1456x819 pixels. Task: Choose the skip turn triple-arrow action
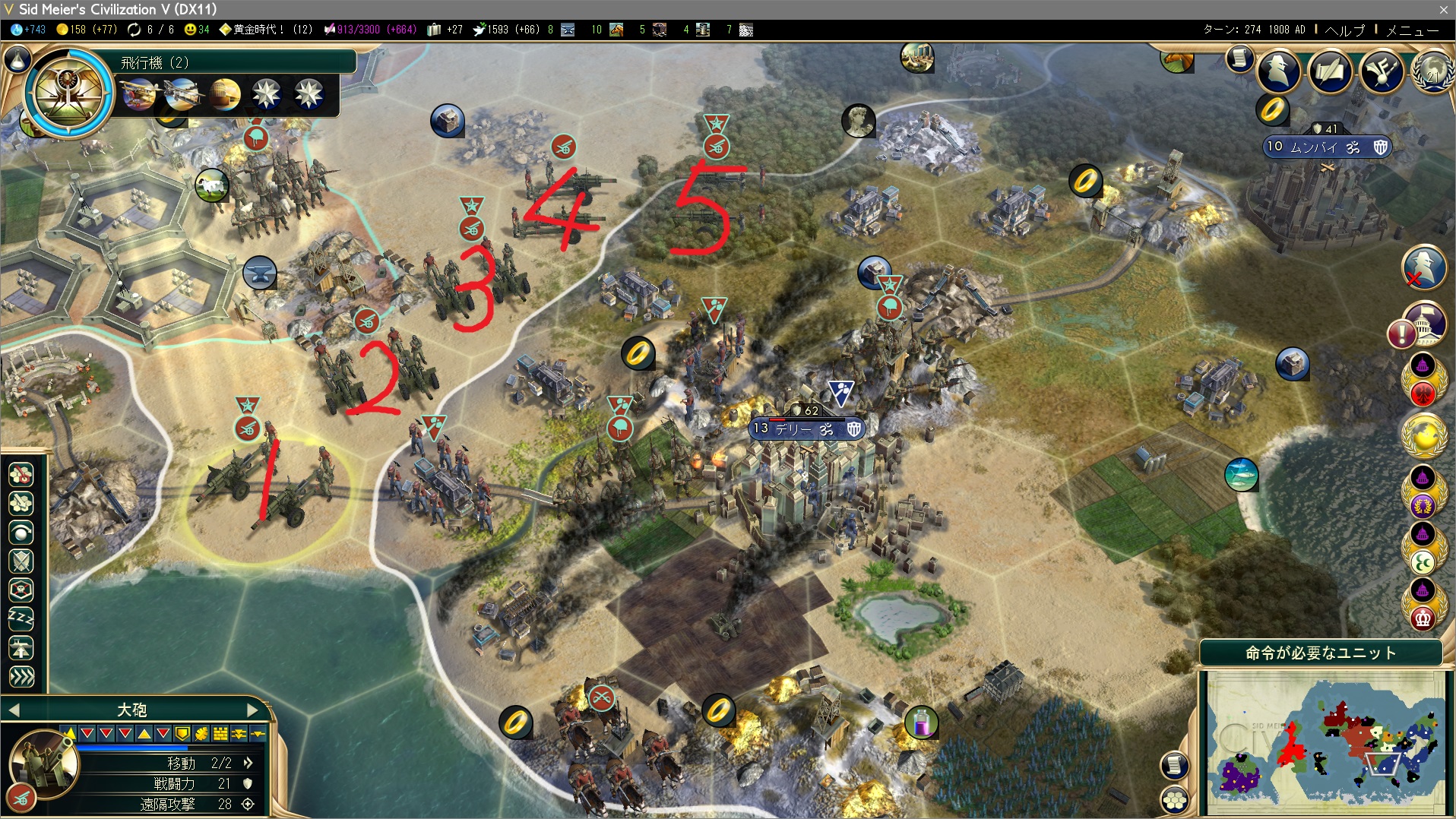tap(21, 677)
